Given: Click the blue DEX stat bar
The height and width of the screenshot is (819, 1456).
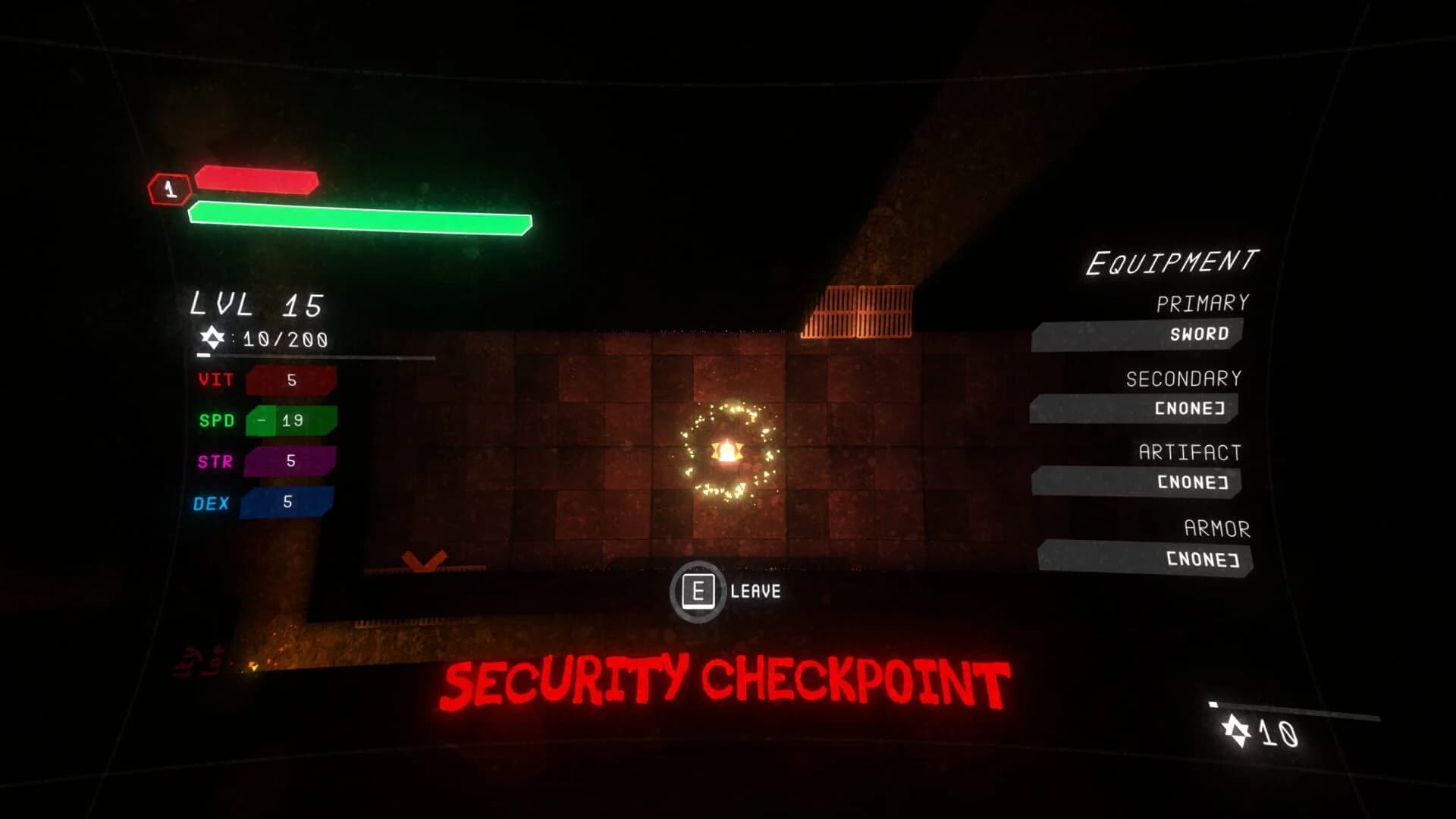Looking at the screenshot, I should click(x=287, y=500).
